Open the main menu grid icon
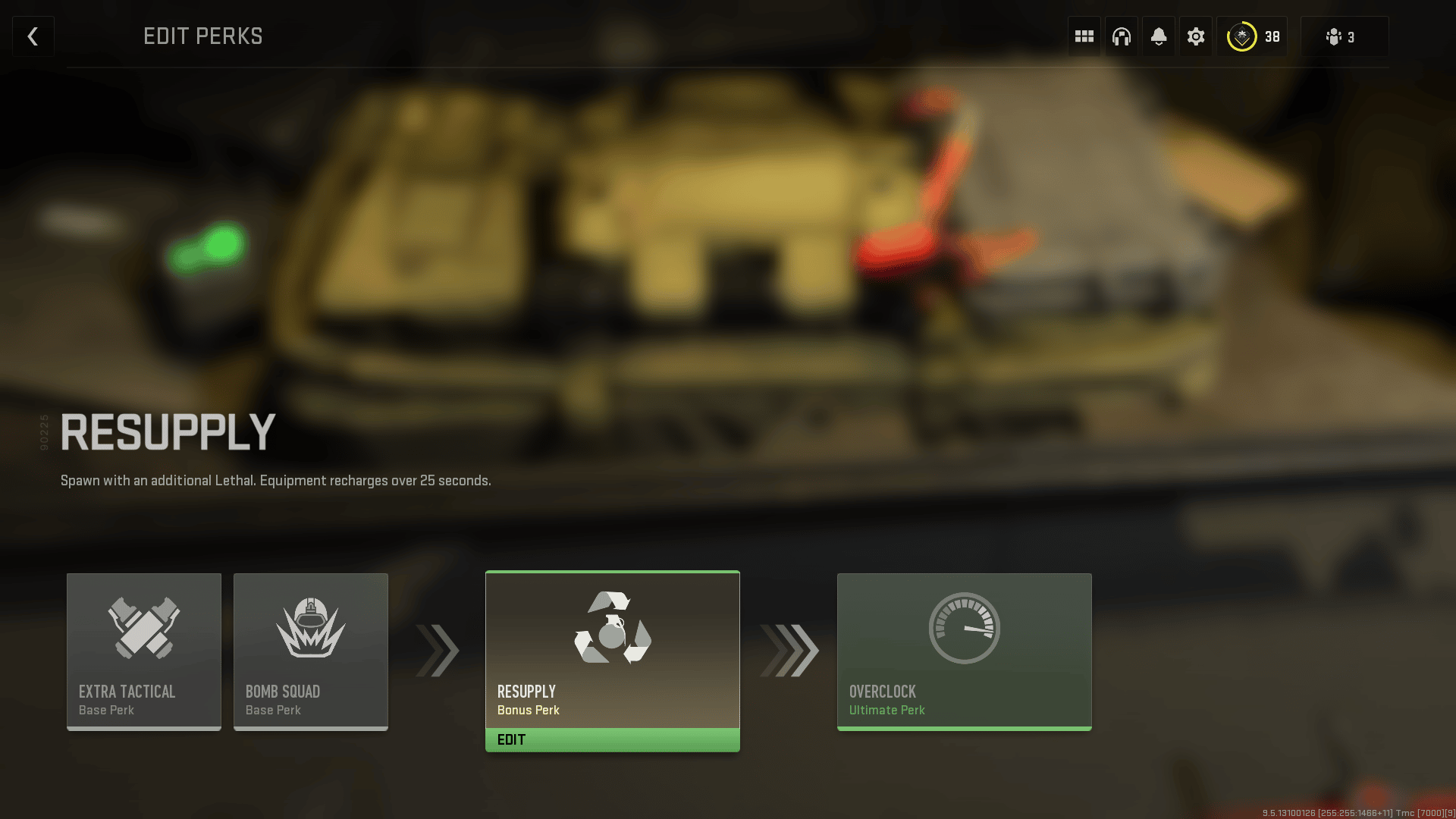Image resolution: width=1456 pixels, height=819 pixels. pyautogui.click(x=1084, y=36)
